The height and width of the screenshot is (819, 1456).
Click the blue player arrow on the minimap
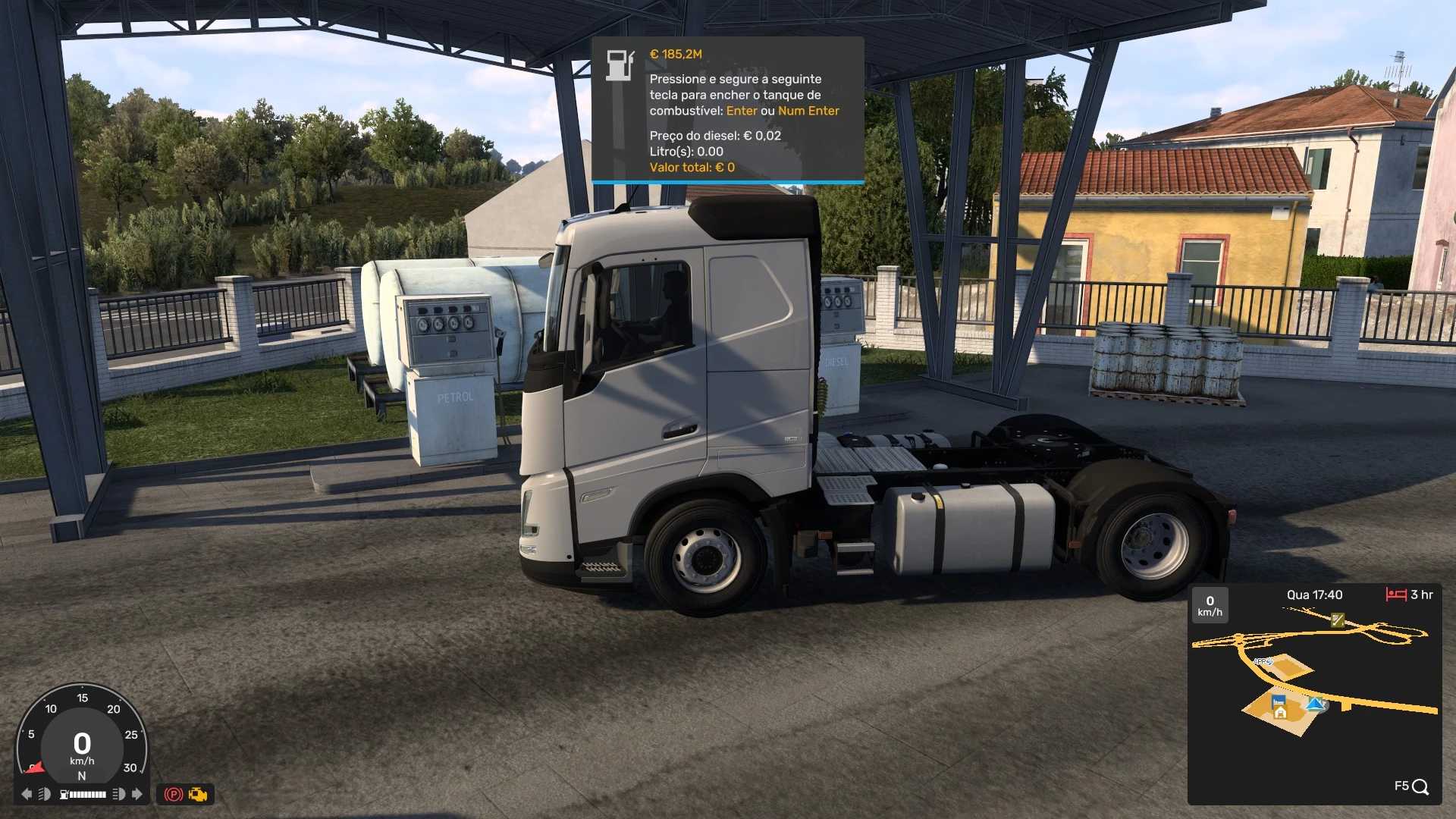(1316, 704)
